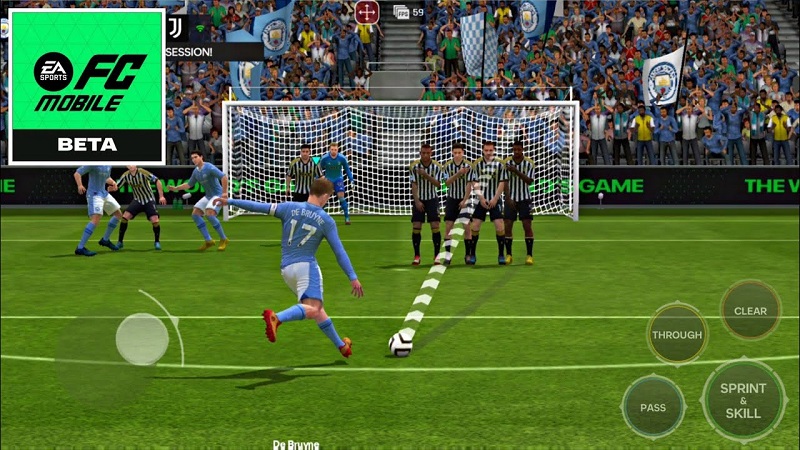Image resolution: width=800 pixels, height=450 pixels.
Task: Trigger a THROUGH ball
Action: [677, 335]
